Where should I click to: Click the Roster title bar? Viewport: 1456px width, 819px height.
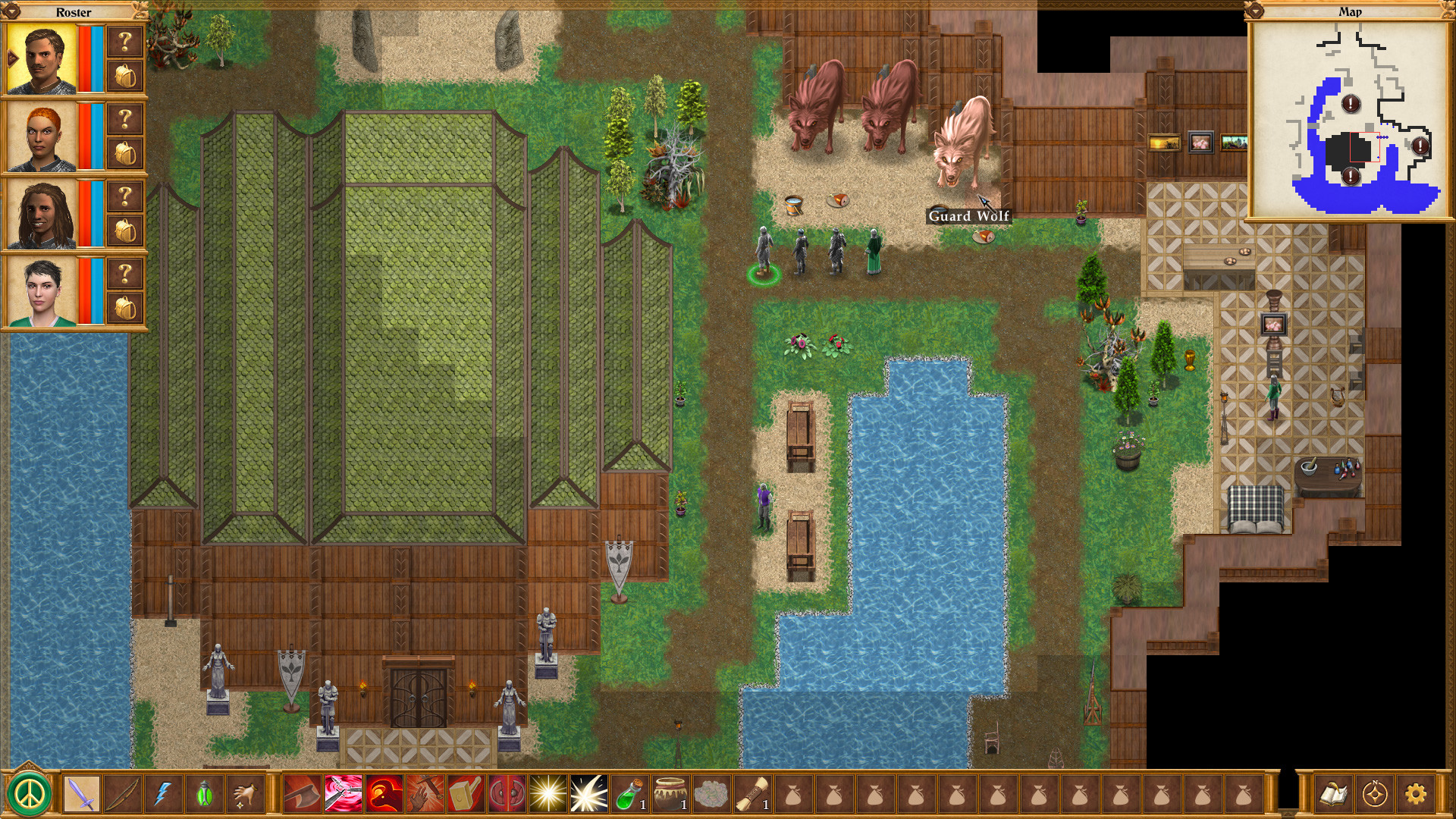click(72, 12)
